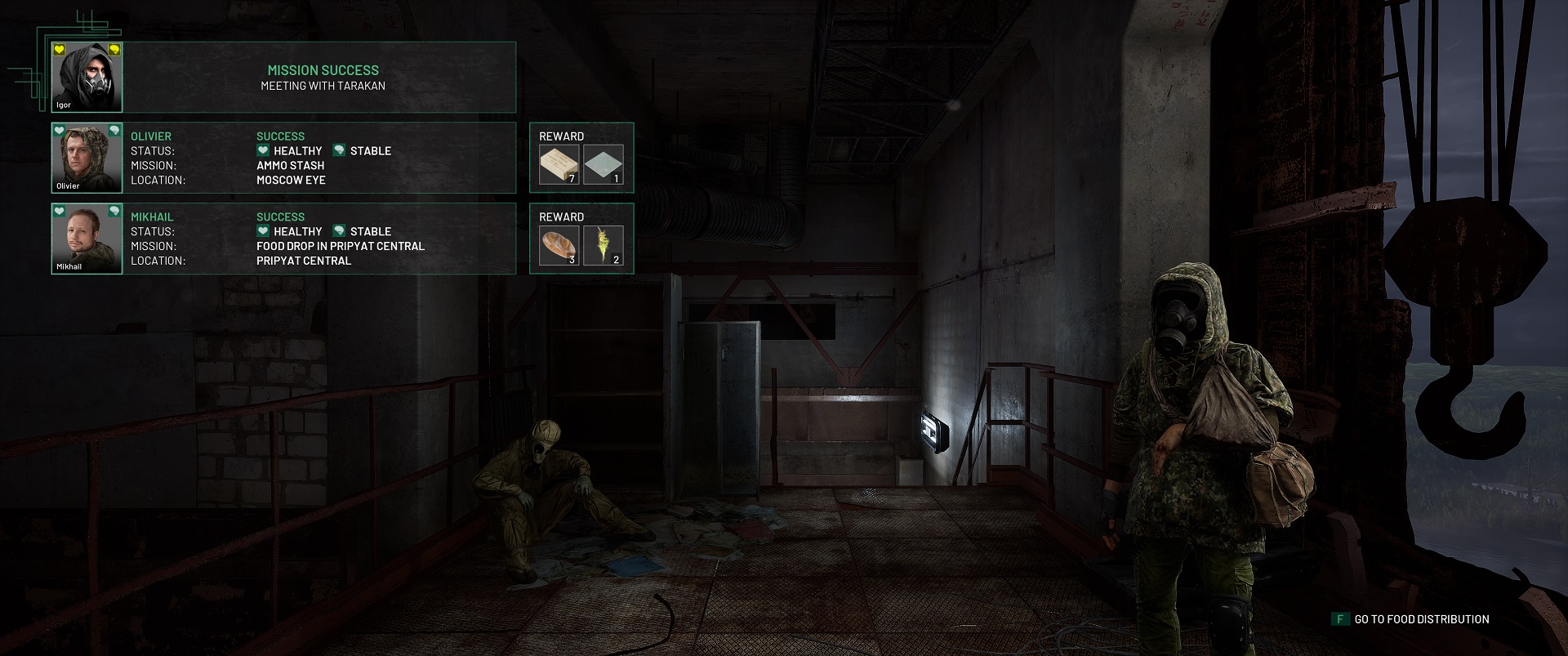Select Mikhail's character portrait

point(87,239)
